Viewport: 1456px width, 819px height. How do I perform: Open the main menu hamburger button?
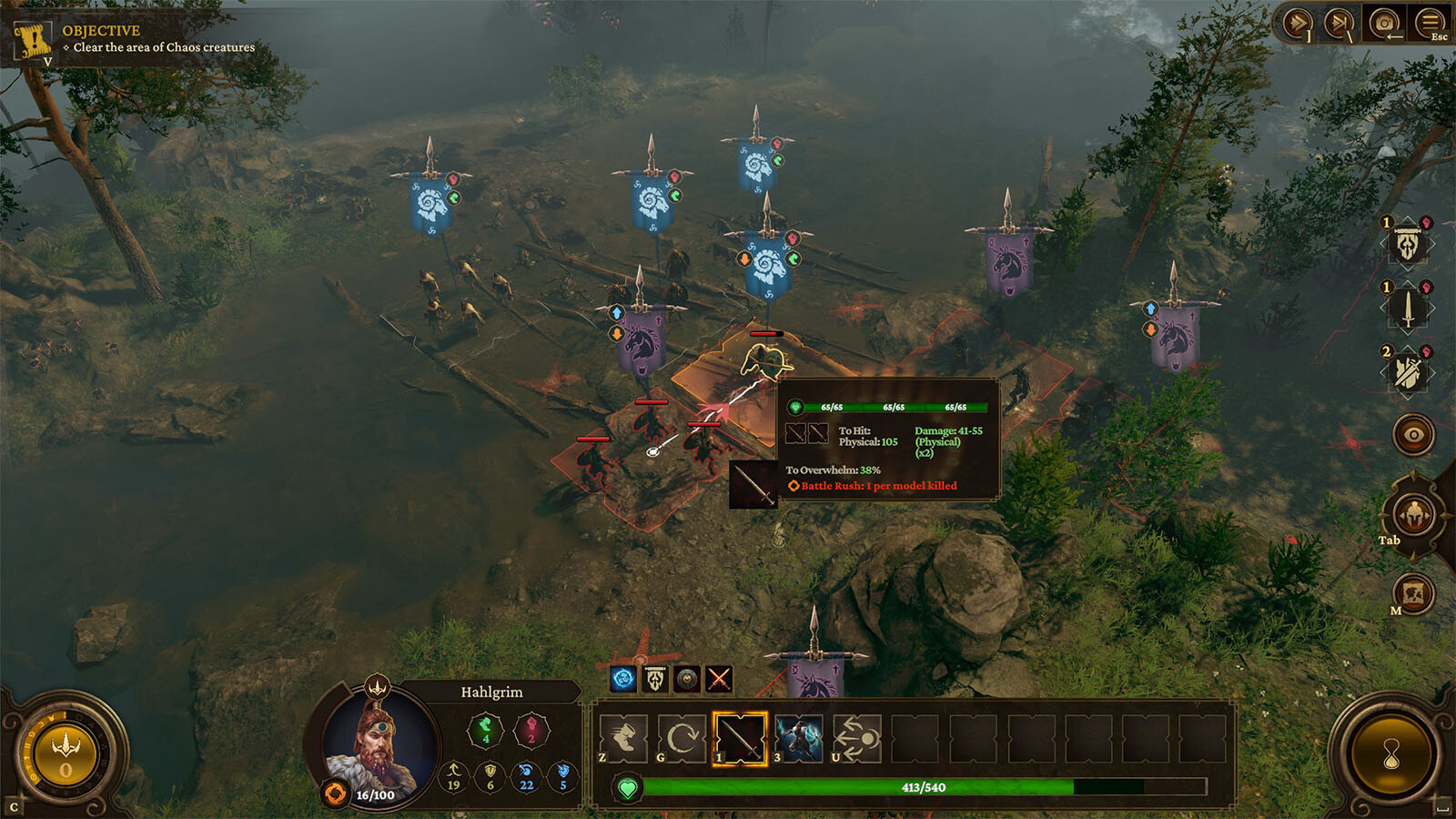point(1430,22)
